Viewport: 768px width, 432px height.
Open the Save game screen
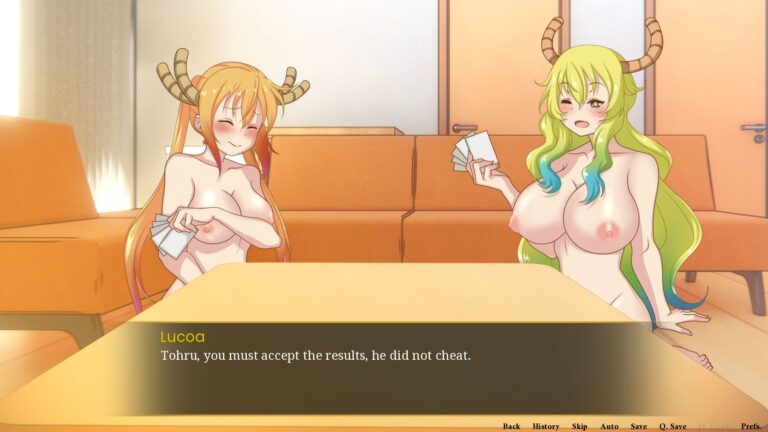pyautogui.click(x=638, y=426)
